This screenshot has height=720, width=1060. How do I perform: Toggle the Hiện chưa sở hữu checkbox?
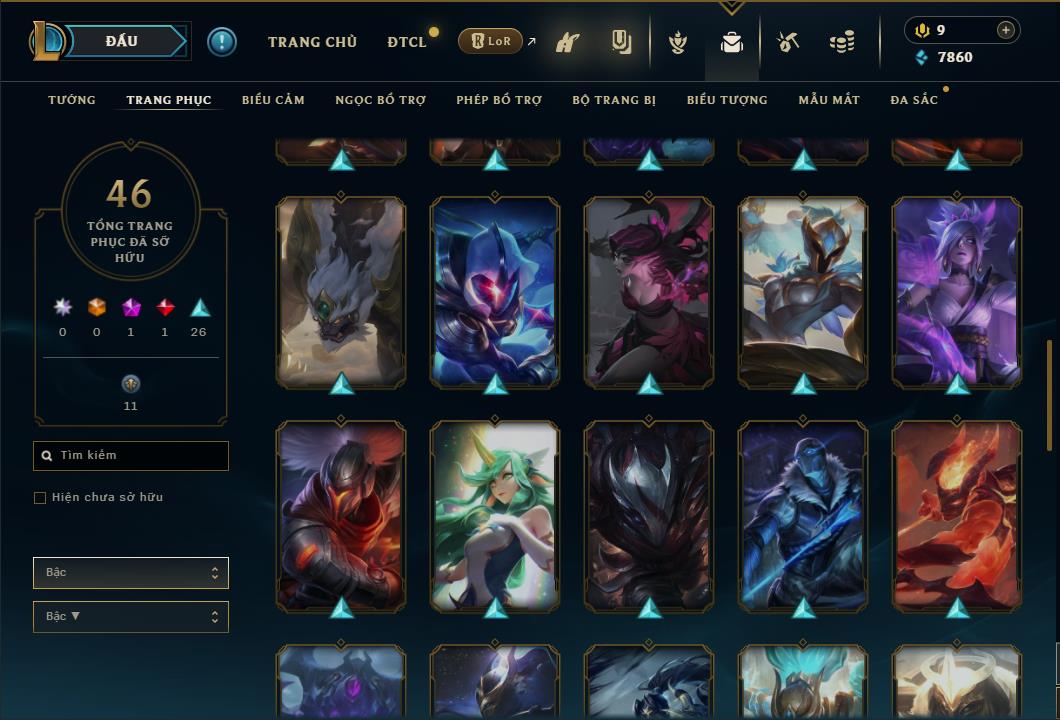click(40, 498)
